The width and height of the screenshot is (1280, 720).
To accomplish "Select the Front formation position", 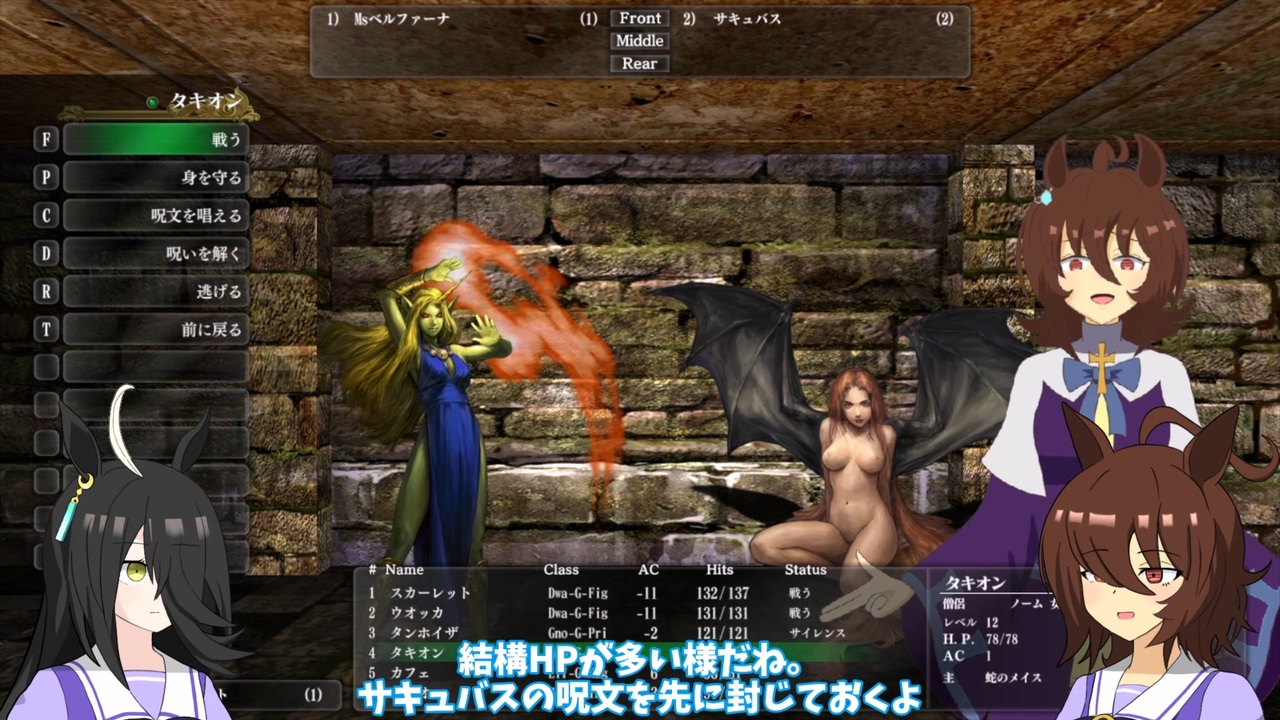I will [638, 18].
